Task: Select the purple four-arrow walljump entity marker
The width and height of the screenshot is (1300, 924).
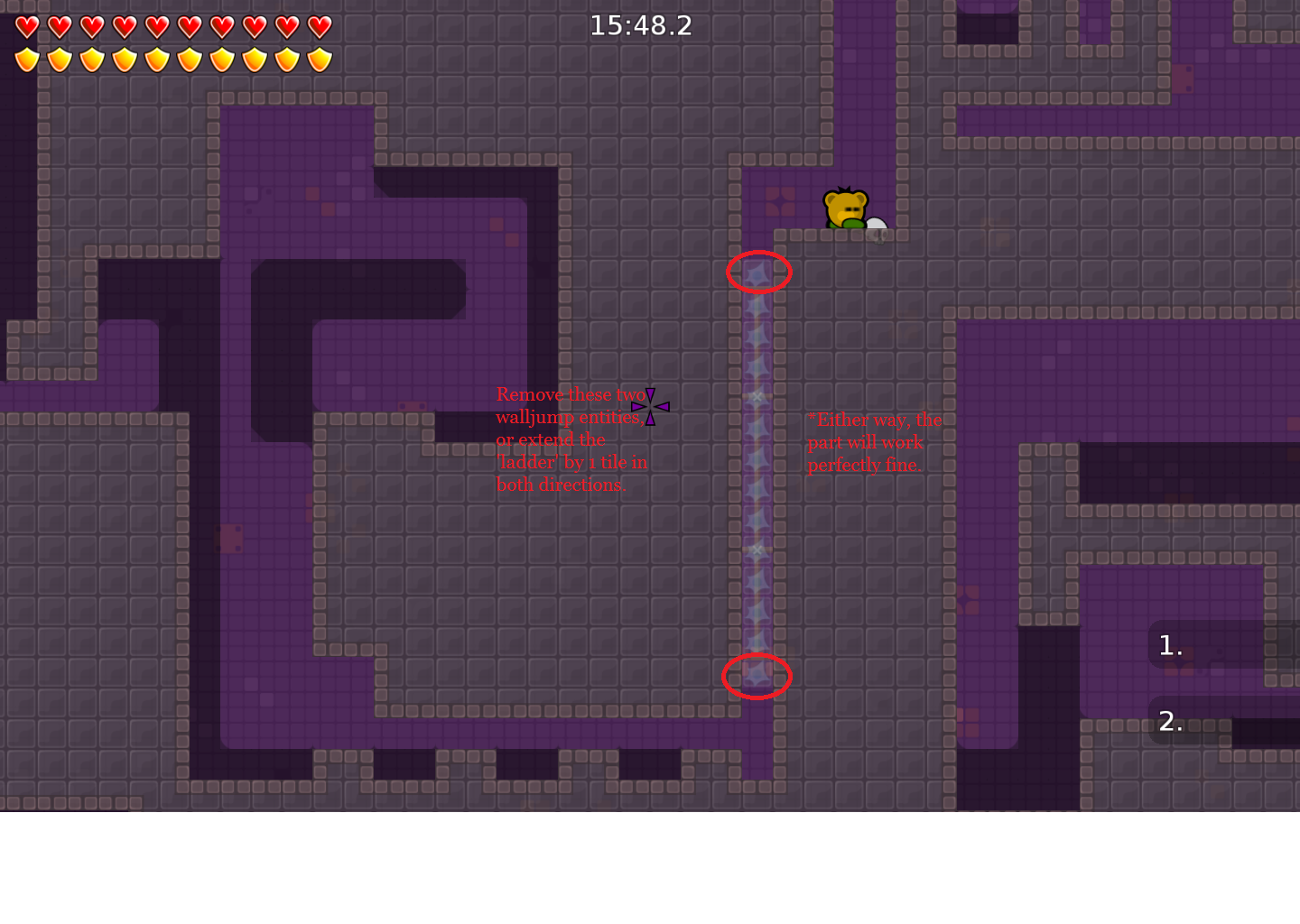Action: tap(649, 407)
